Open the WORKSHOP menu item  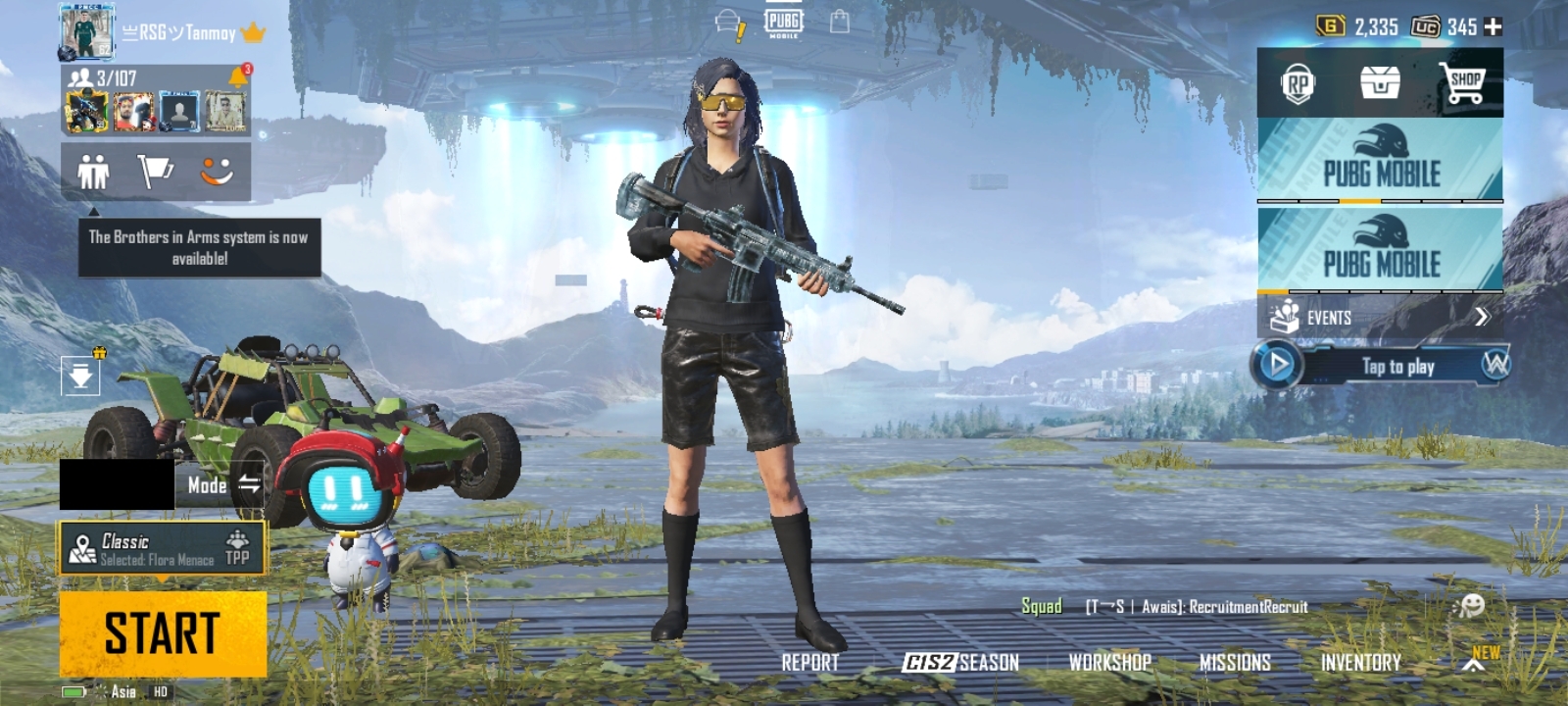coord(1108,663)
